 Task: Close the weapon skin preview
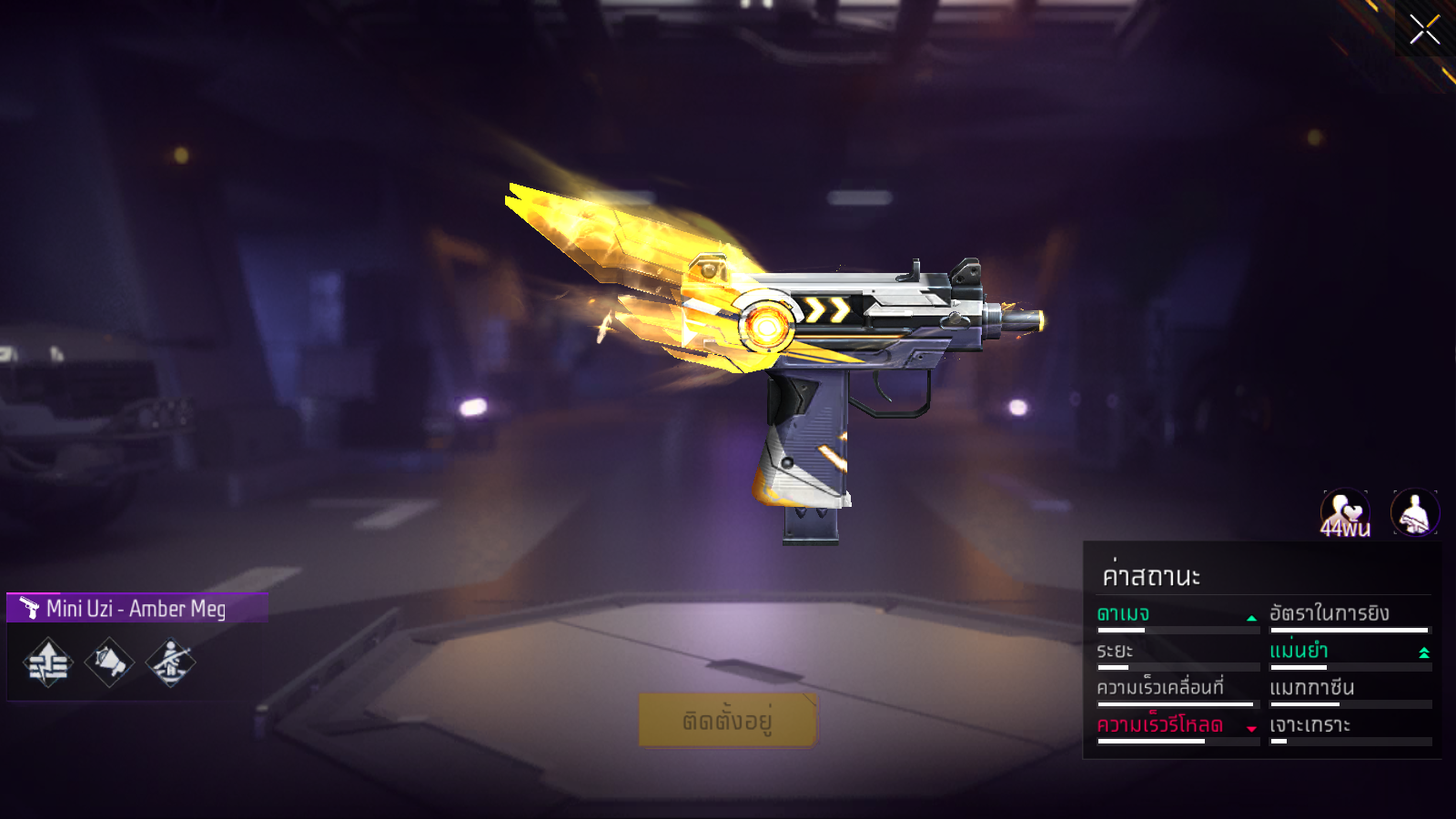tap(1424, 29)
